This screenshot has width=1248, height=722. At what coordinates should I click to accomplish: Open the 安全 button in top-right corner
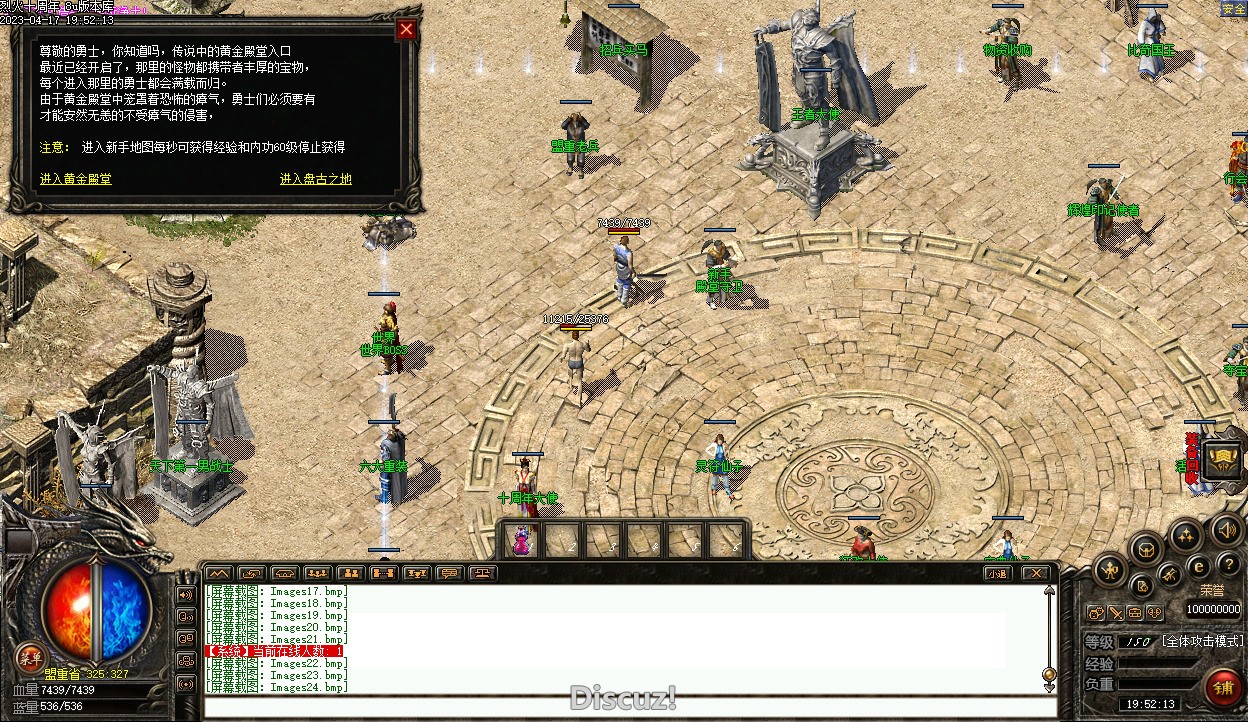pyautogui.click(x=1233, y=9)
